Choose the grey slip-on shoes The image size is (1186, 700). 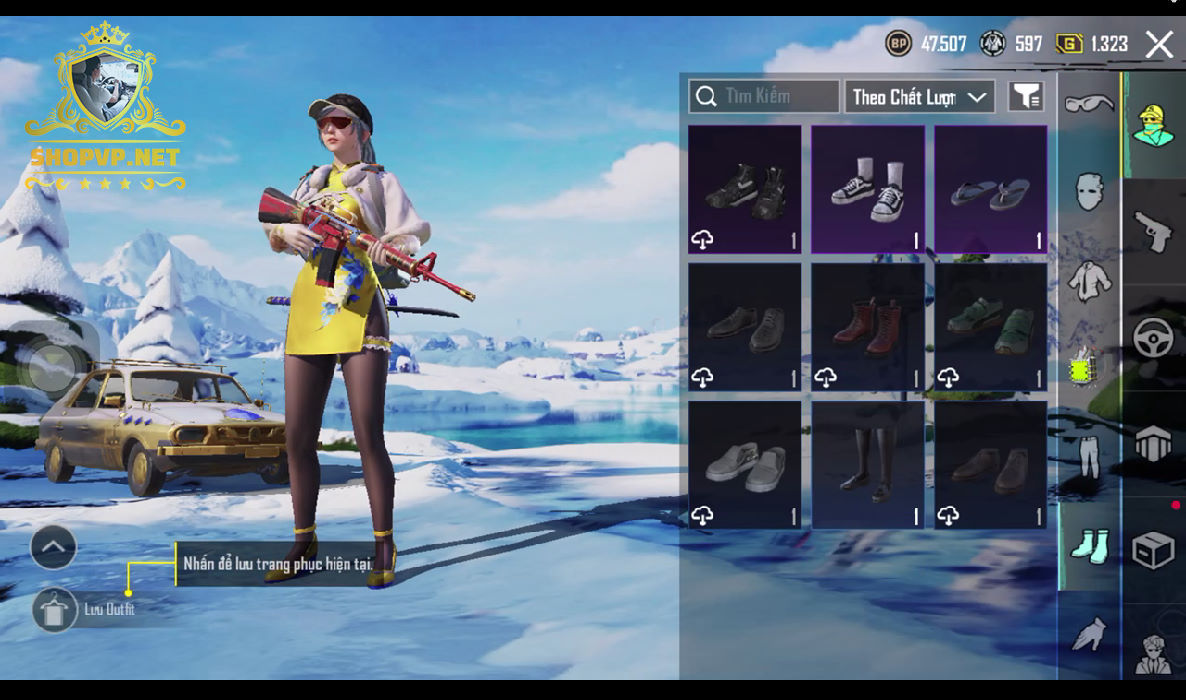click(744, 464)
